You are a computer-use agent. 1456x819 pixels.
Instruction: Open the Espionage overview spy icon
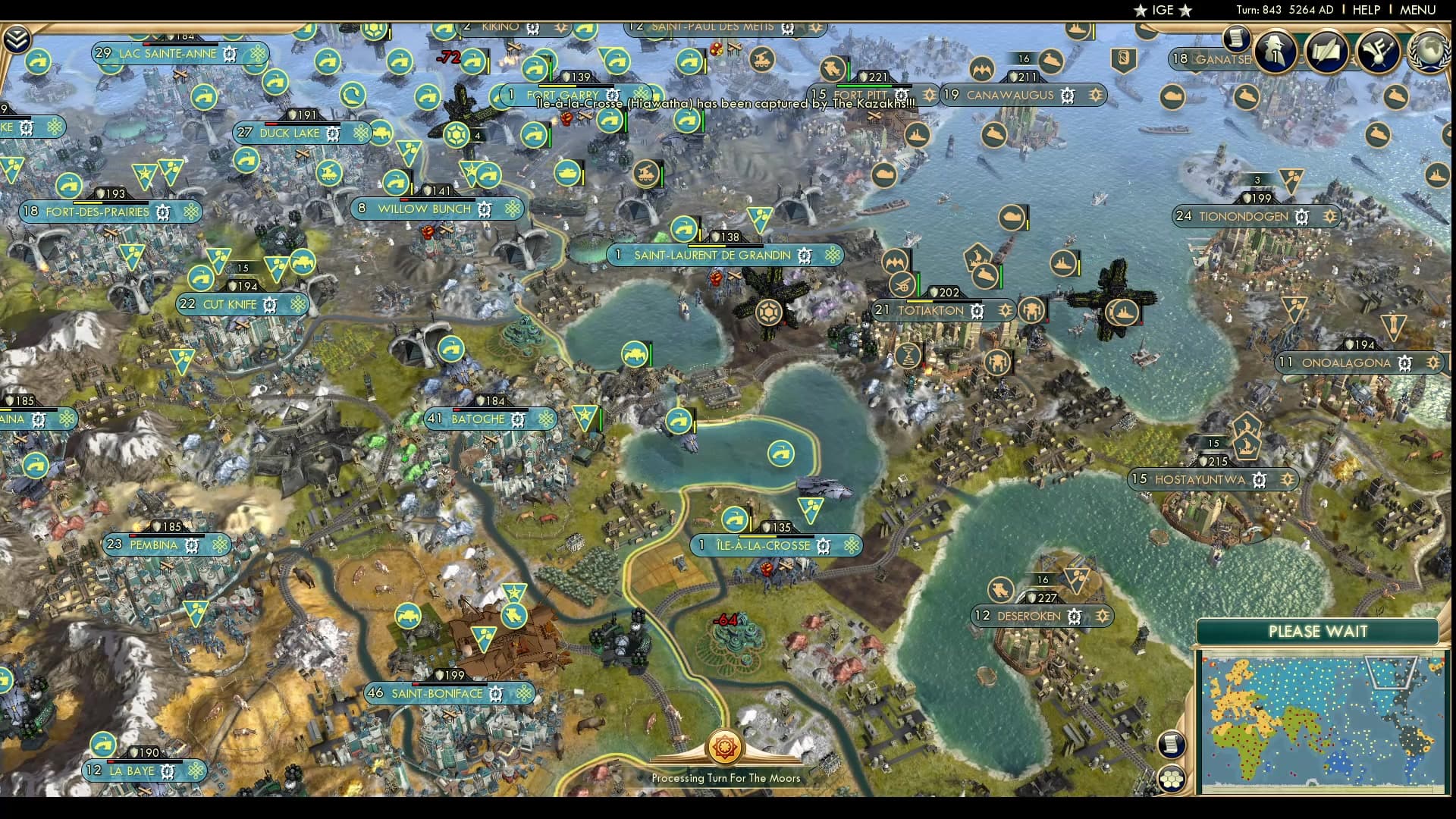(x=1276, y=51)
